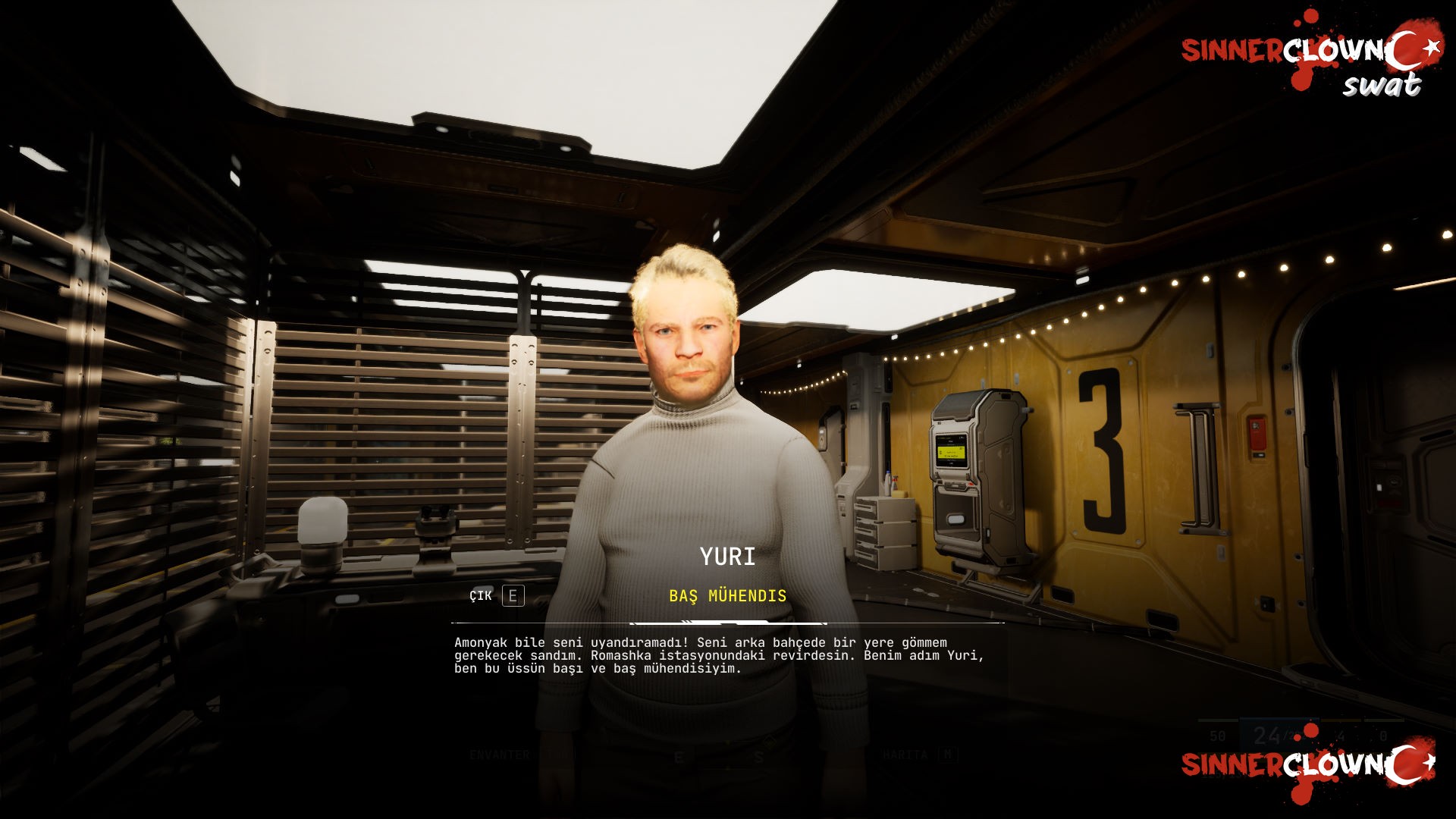Click the E key prompt in the center HUD
Image resolution: width=1456 pixels, height=819 pixels.
click(679, 755)
